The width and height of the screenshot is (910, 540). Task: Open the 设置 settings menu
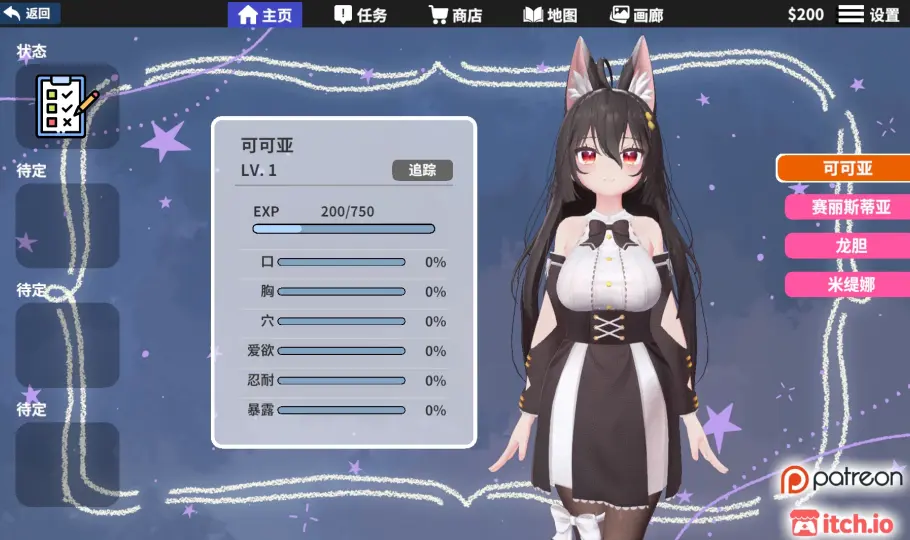click(868, 15)
